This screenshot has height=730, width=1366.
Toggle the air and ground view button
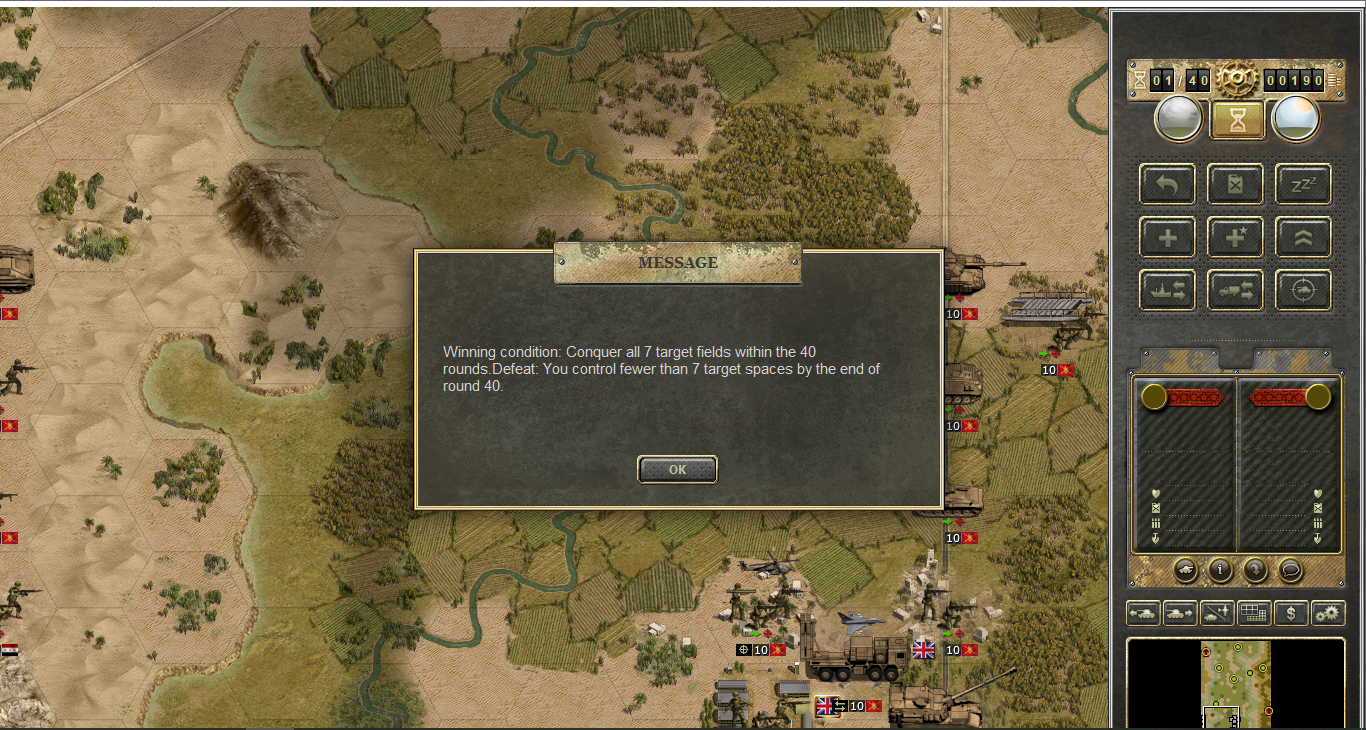(1217, 613)
